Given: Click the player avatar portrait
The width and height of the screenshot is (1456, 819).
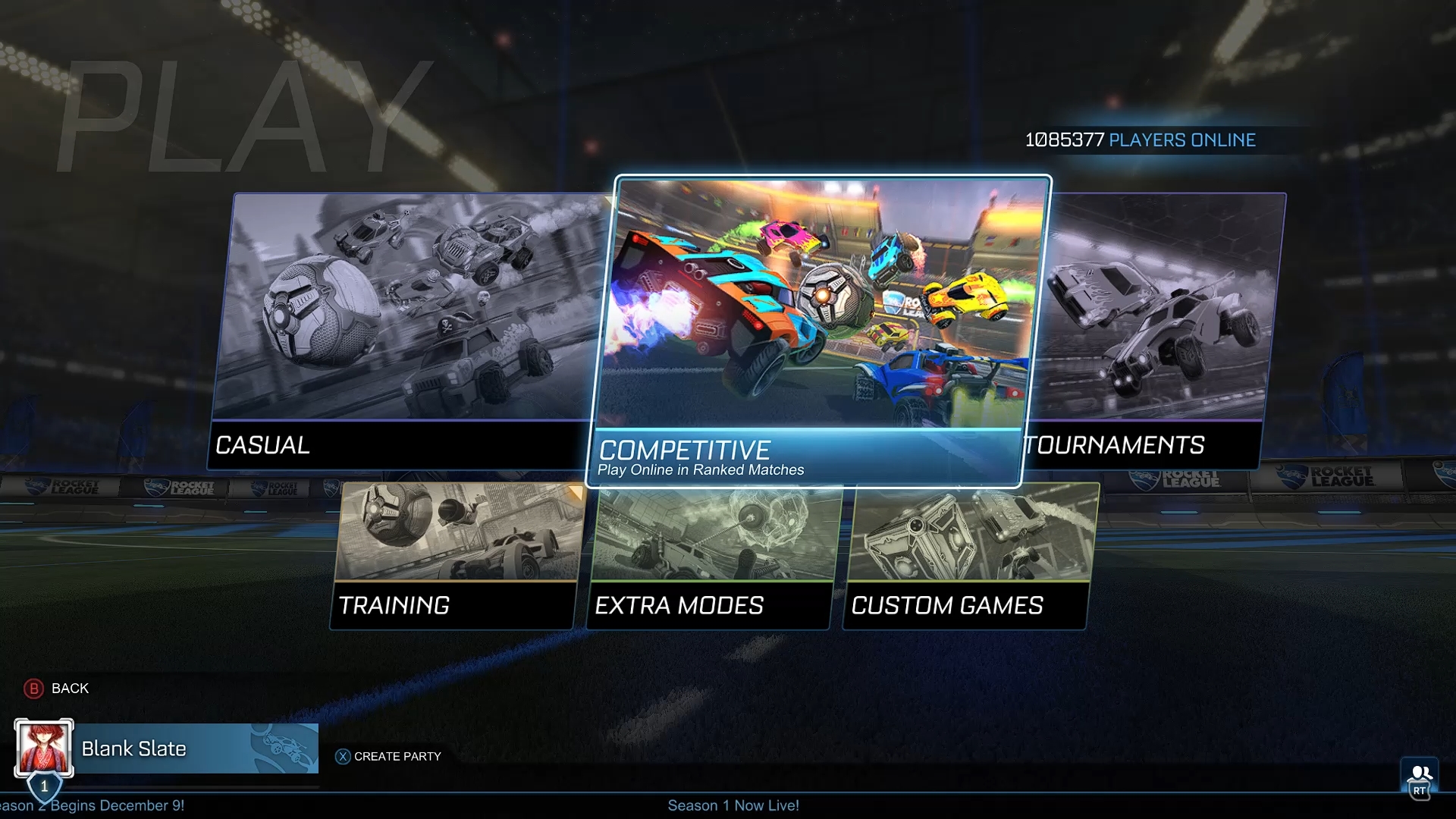Looking at the screenshot, I should (x=44, y=747).
